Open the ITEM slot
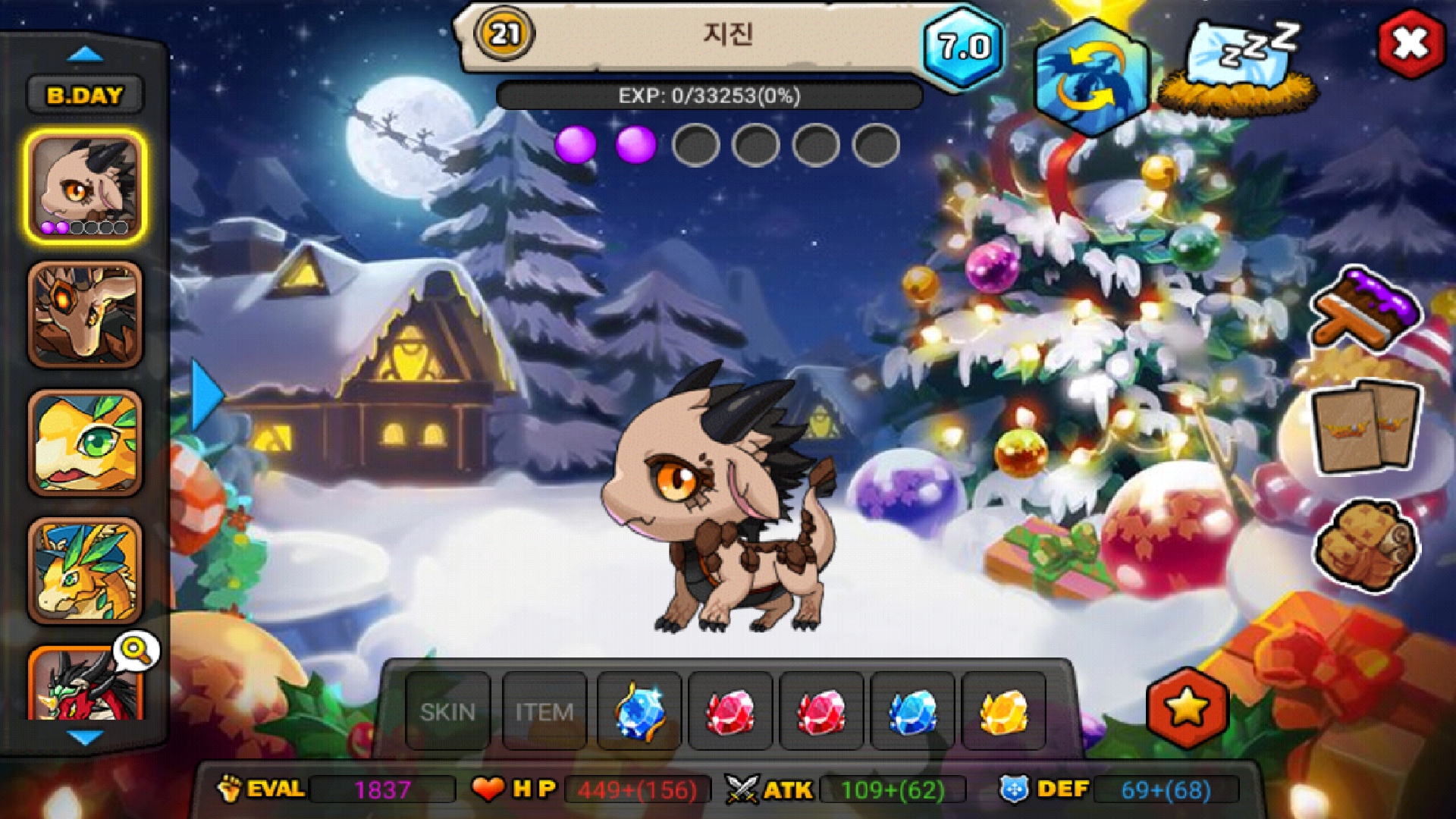The image size is (1456, 819). tap(544, 711)
